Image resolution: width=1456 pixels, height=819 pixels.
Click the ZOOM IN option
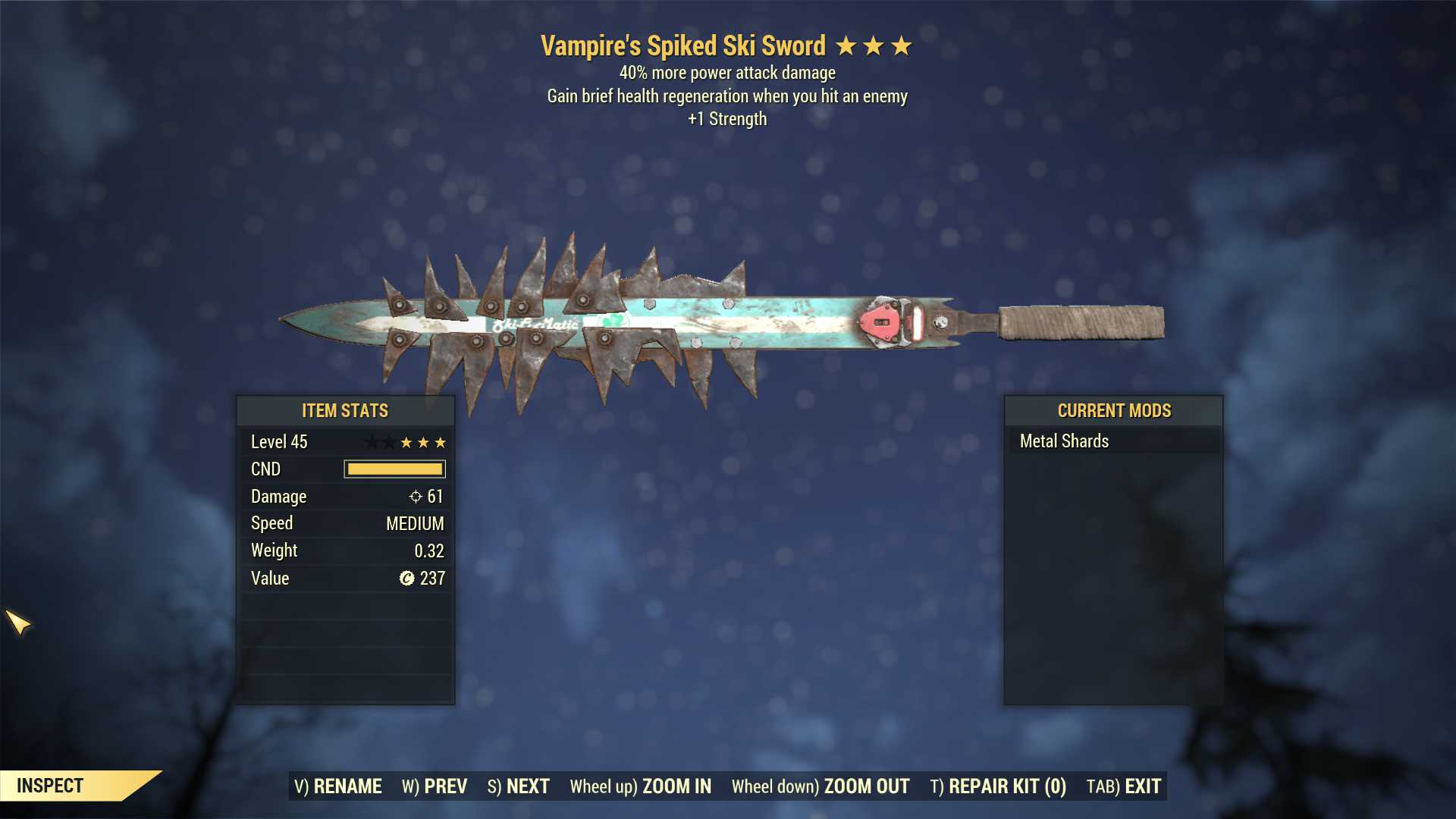click(x=641, y=786)
